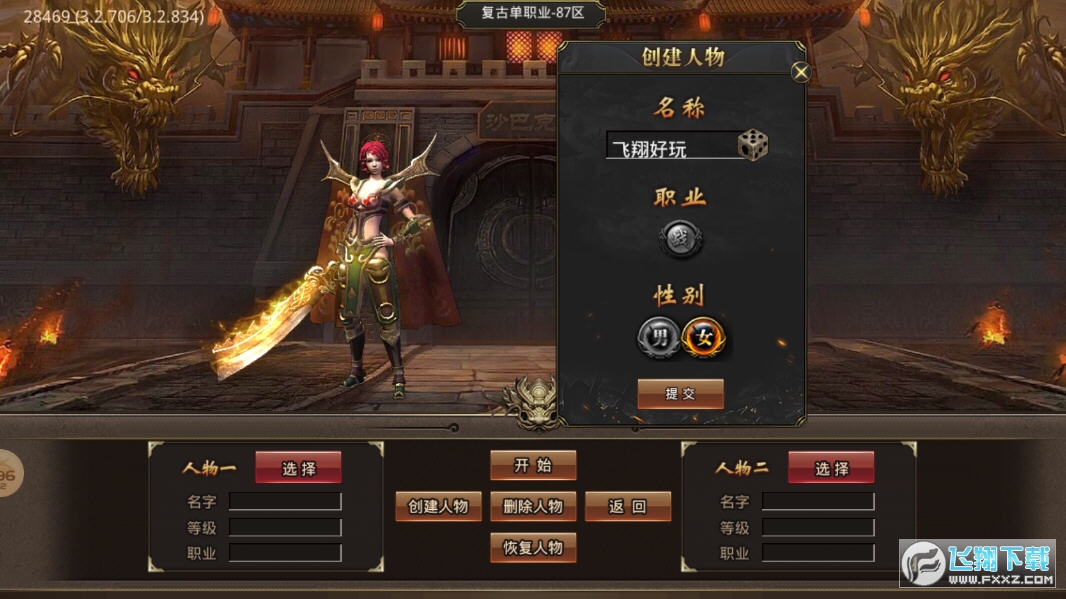
Task: Submit the character with 提交
Action: click(x=680, y=393)
